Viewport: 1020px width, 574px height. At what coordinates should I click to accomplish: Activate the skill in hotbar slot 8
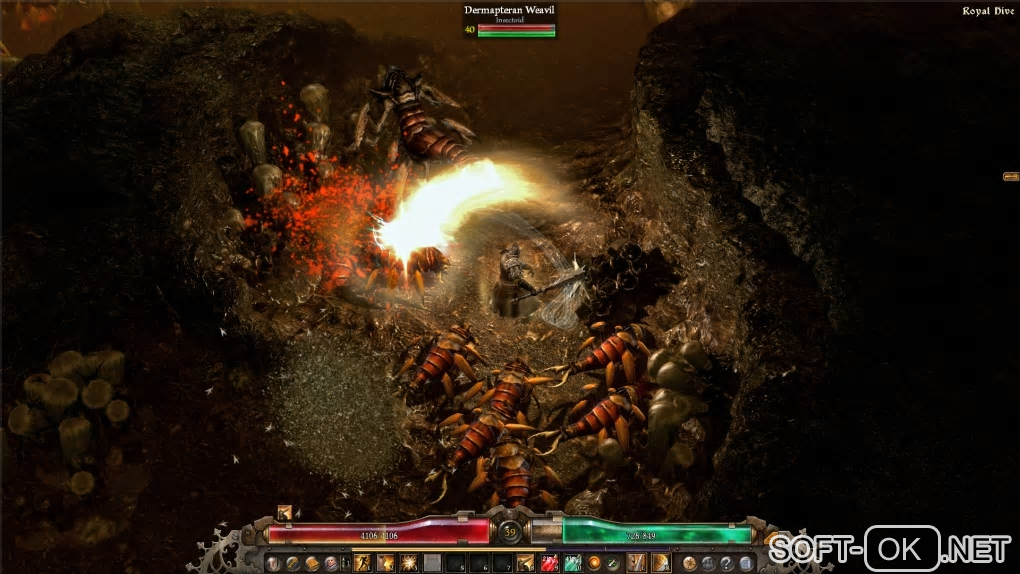(x=526, y=563)
